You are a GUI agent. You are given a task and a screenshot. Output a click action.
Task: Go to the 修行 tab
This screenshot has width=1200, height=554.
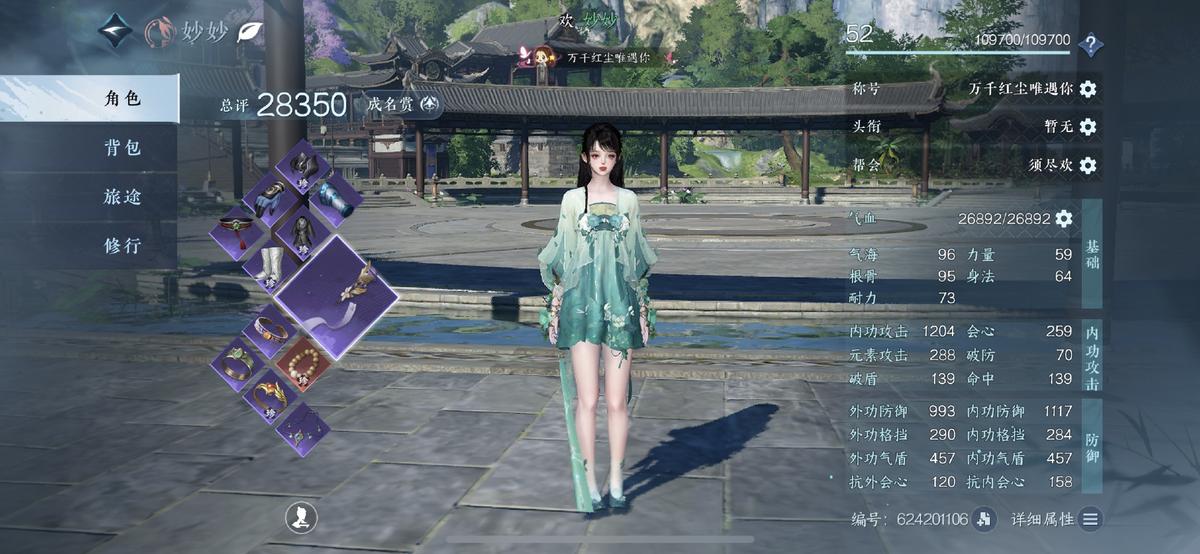click(x=122, y=245)
